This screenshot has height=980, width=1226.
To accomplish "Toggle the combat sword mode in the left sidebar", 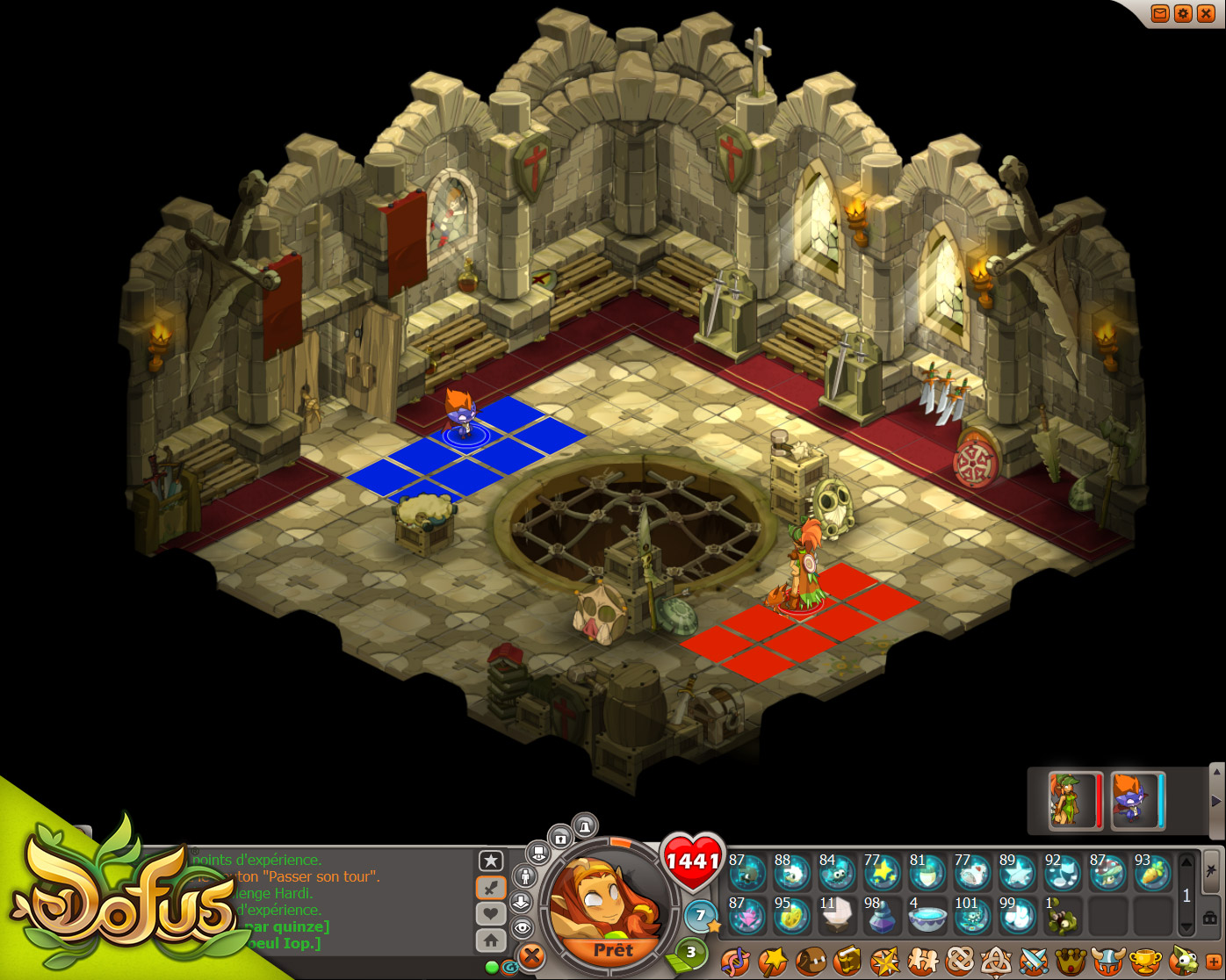I will [x=490, y=886].
